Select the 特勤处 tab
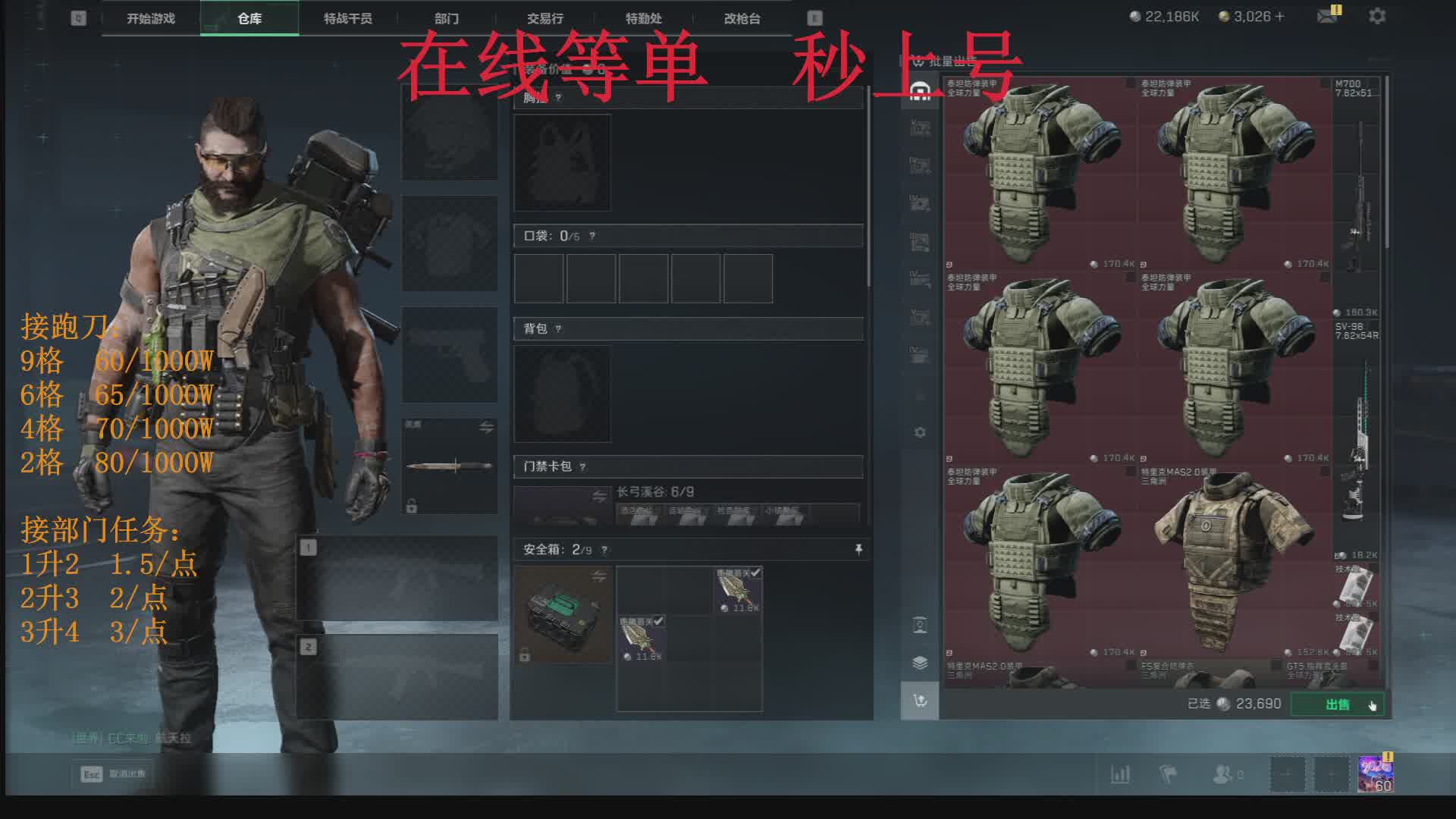The image size is (1456, 819). point(643,18)
